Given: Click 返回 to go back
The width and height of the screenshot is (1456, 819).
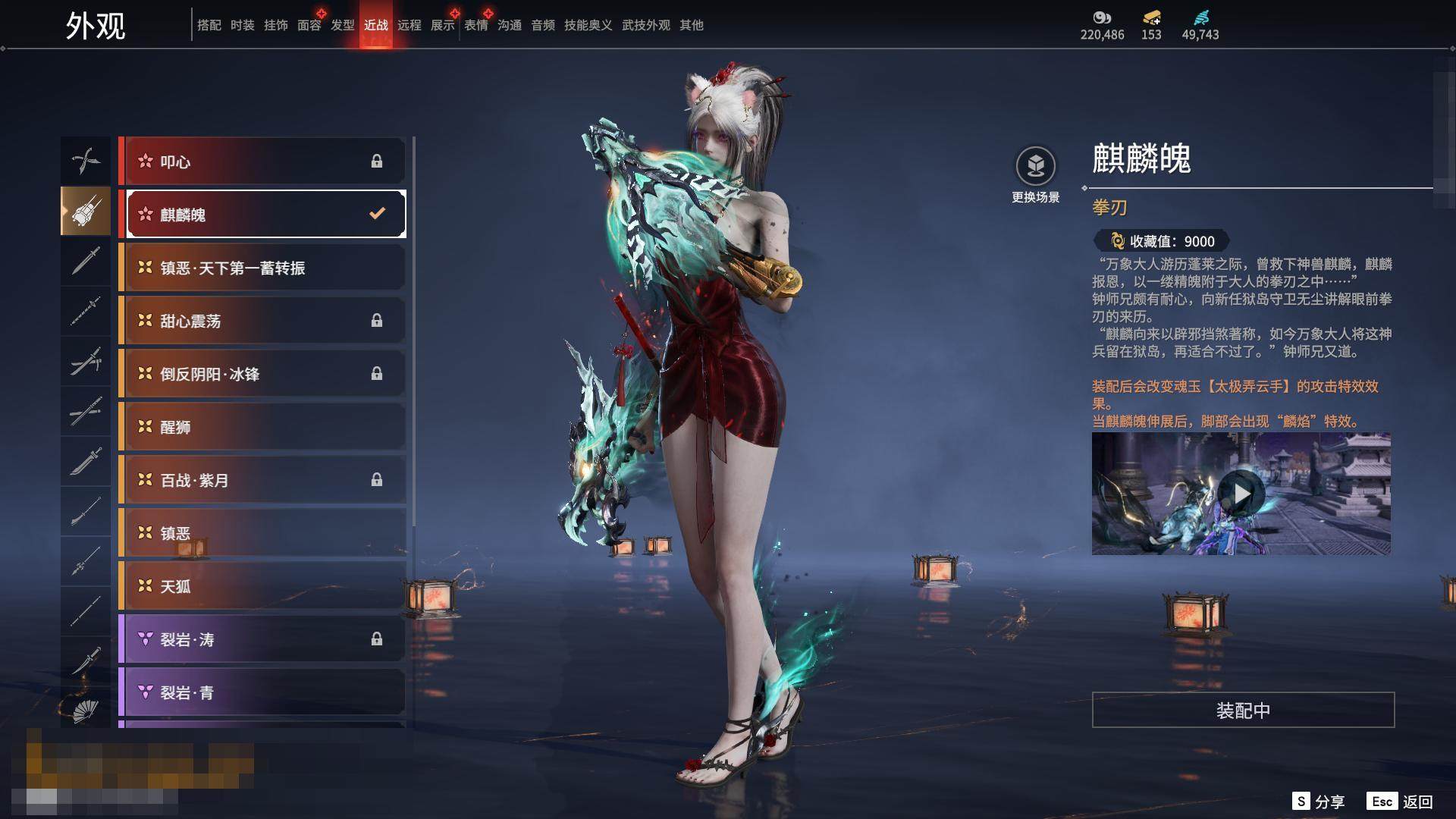Looking at the screenshot, I should (x=1401, y=802).
